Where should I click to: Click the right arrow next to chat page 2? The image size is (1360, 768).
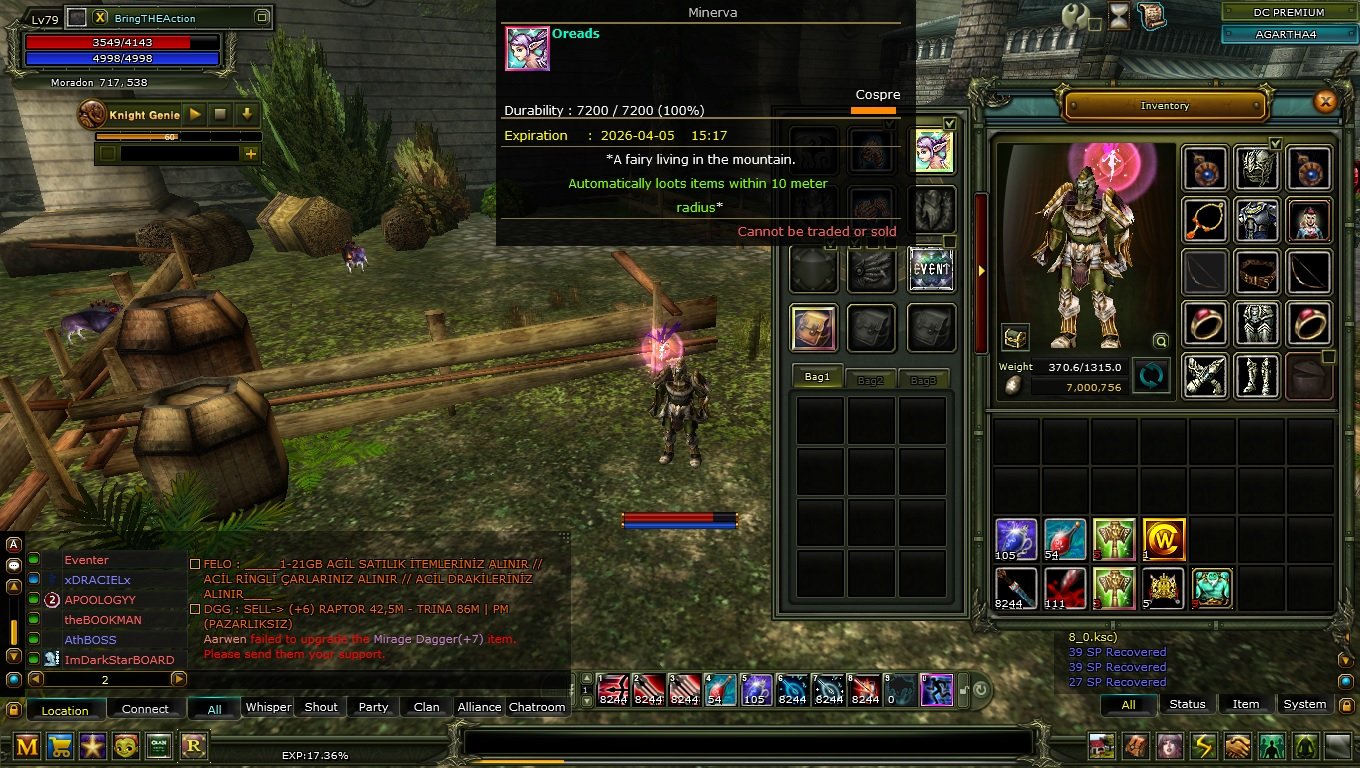[180, 679]
